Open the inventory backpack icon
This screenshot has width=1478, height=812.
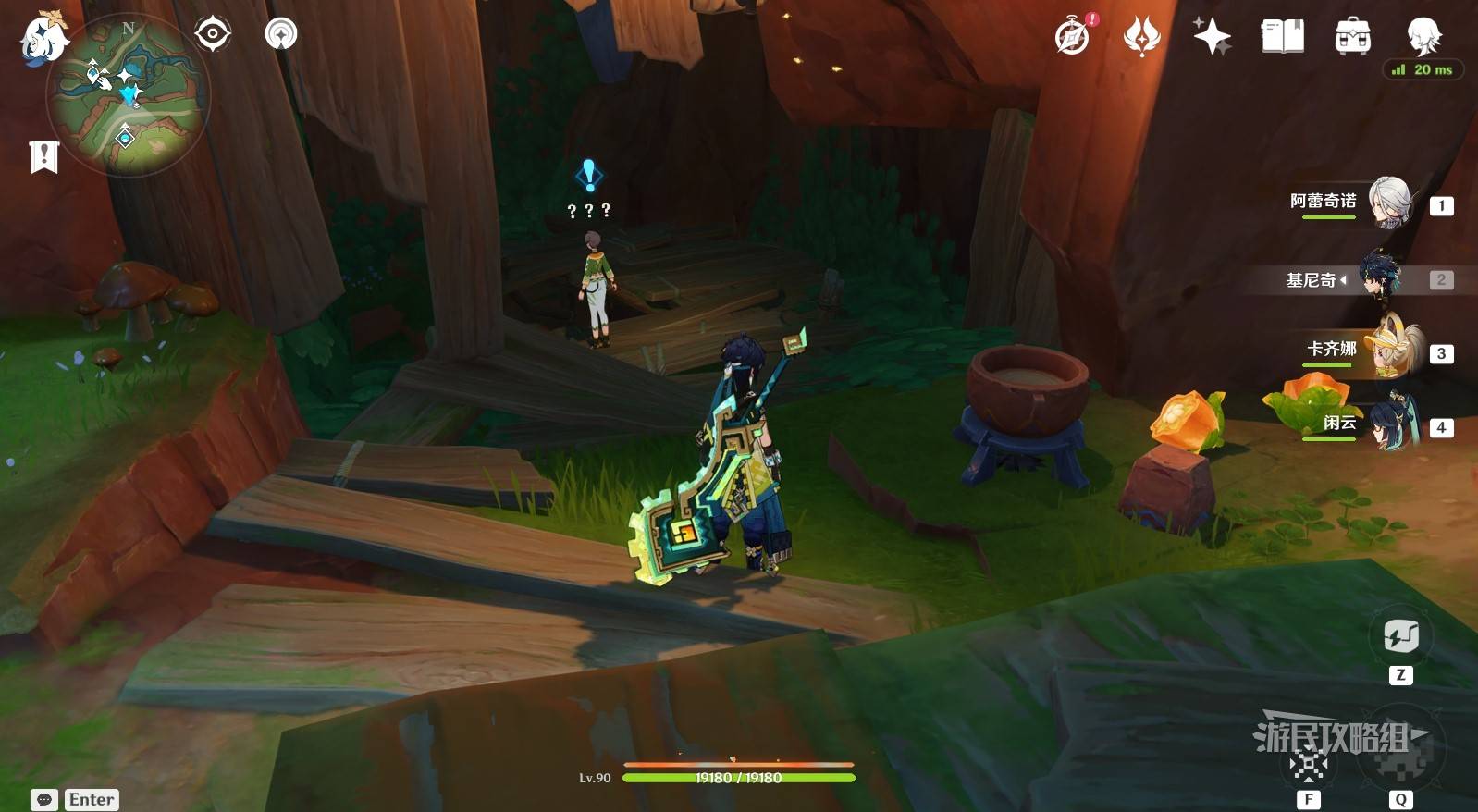point(1352,37)
